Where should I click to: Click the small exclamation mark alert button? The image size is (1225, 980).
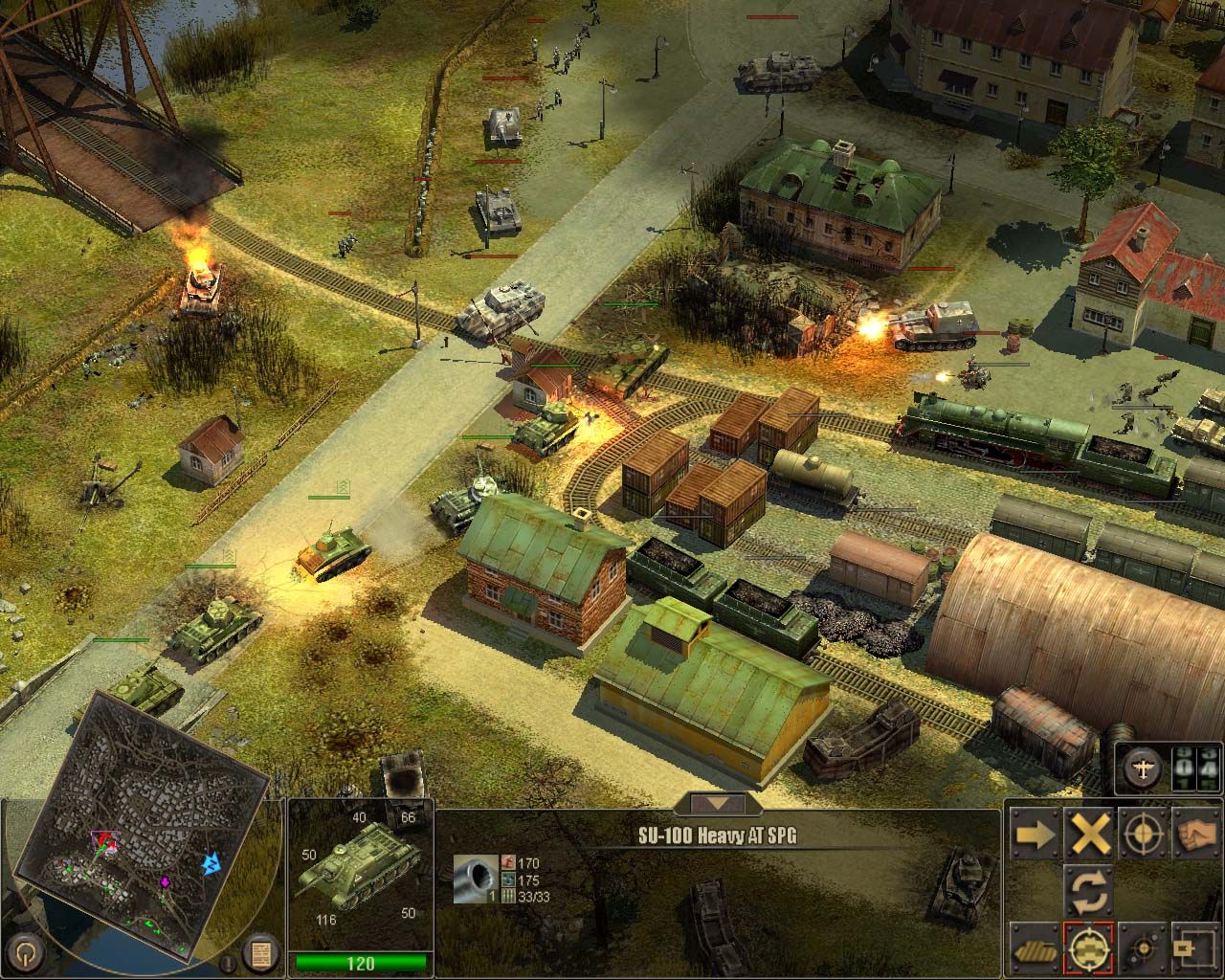[230, 962]
